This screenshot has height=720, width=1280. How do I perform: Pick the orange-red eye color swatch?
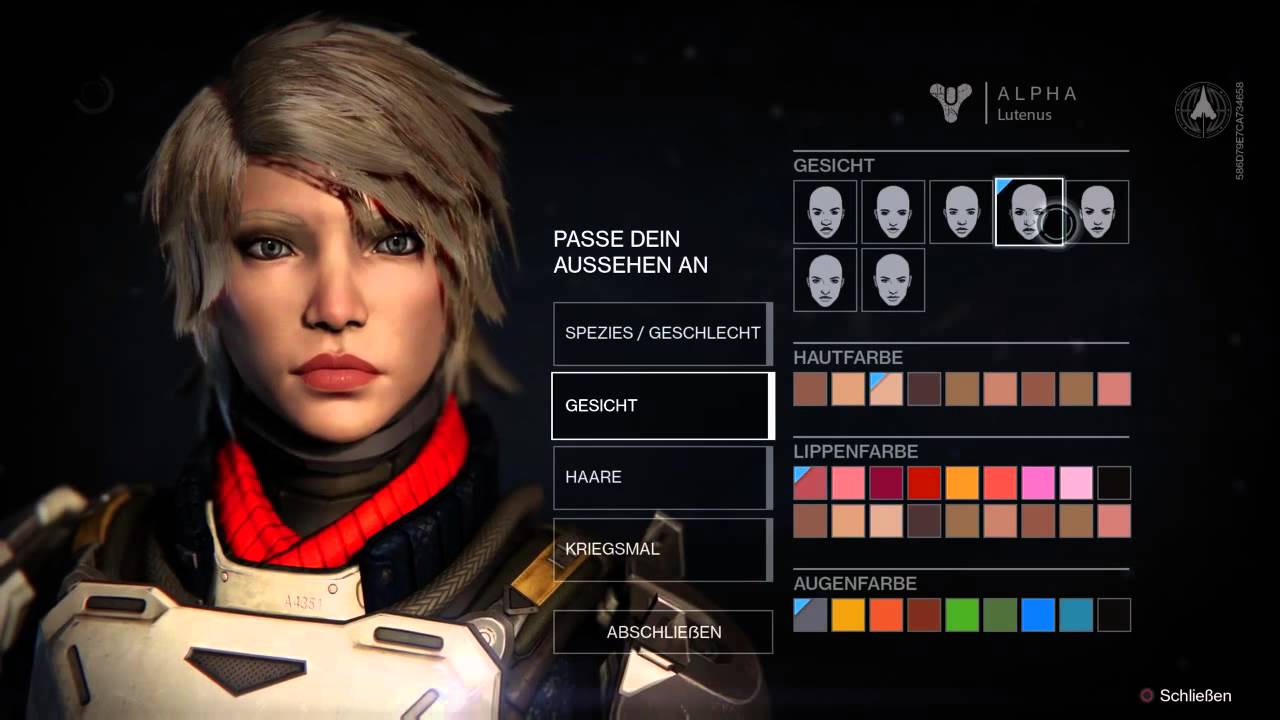(886, 615)
